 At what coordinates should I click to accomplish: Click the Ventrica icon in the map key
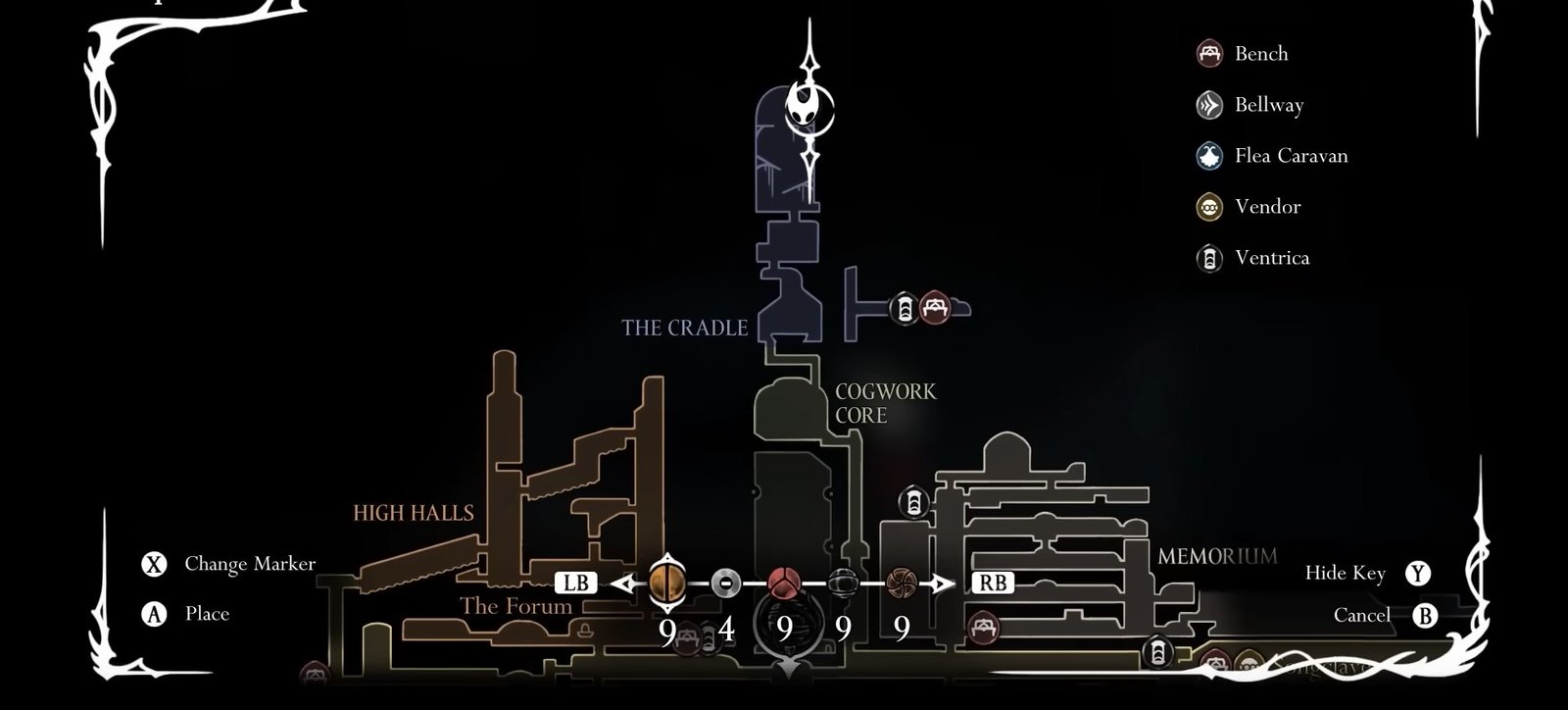click(1207, 258)
